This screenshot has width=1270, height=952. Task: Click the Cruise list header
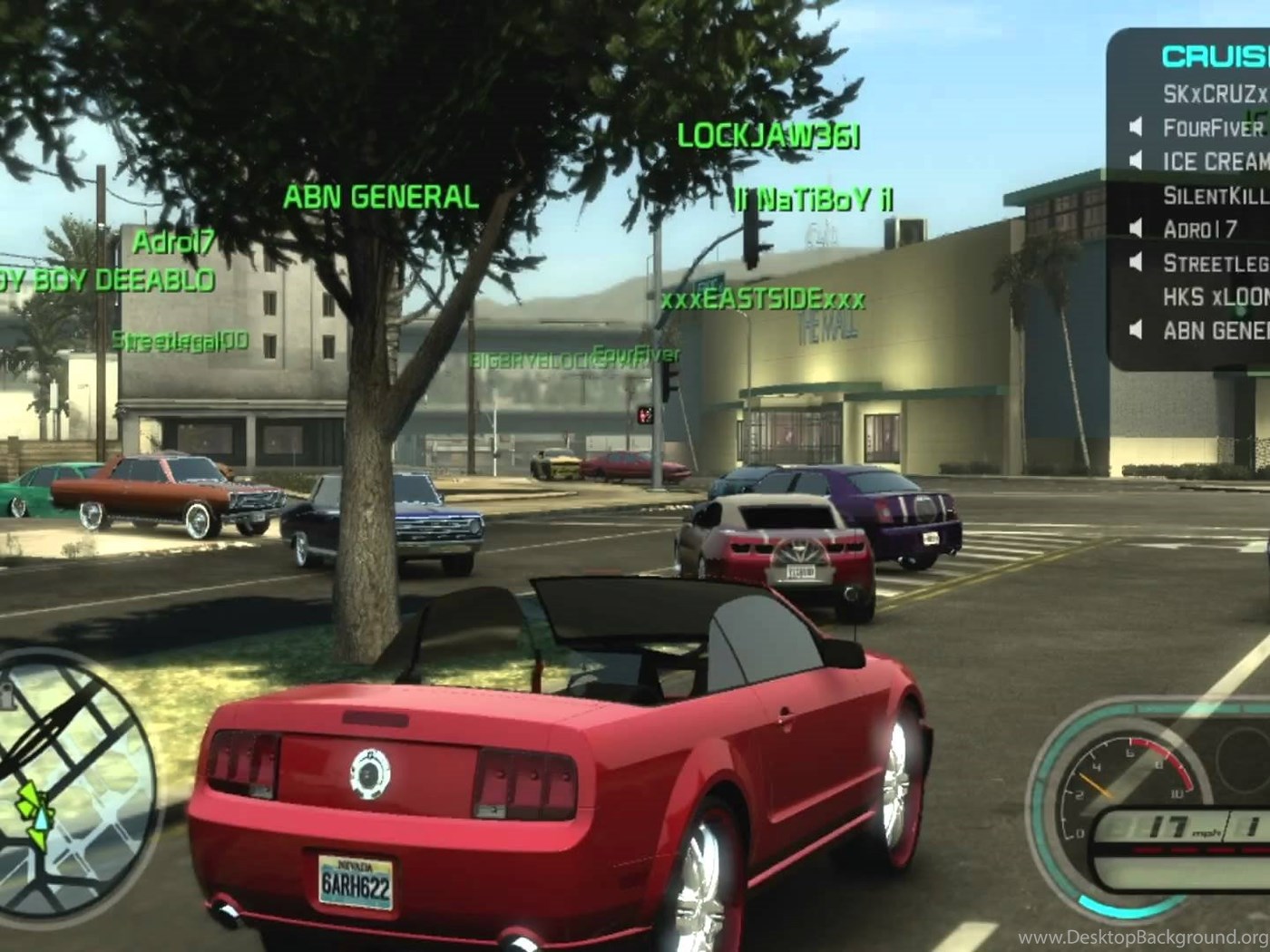pyautogui.click(x=1215, y=56)
